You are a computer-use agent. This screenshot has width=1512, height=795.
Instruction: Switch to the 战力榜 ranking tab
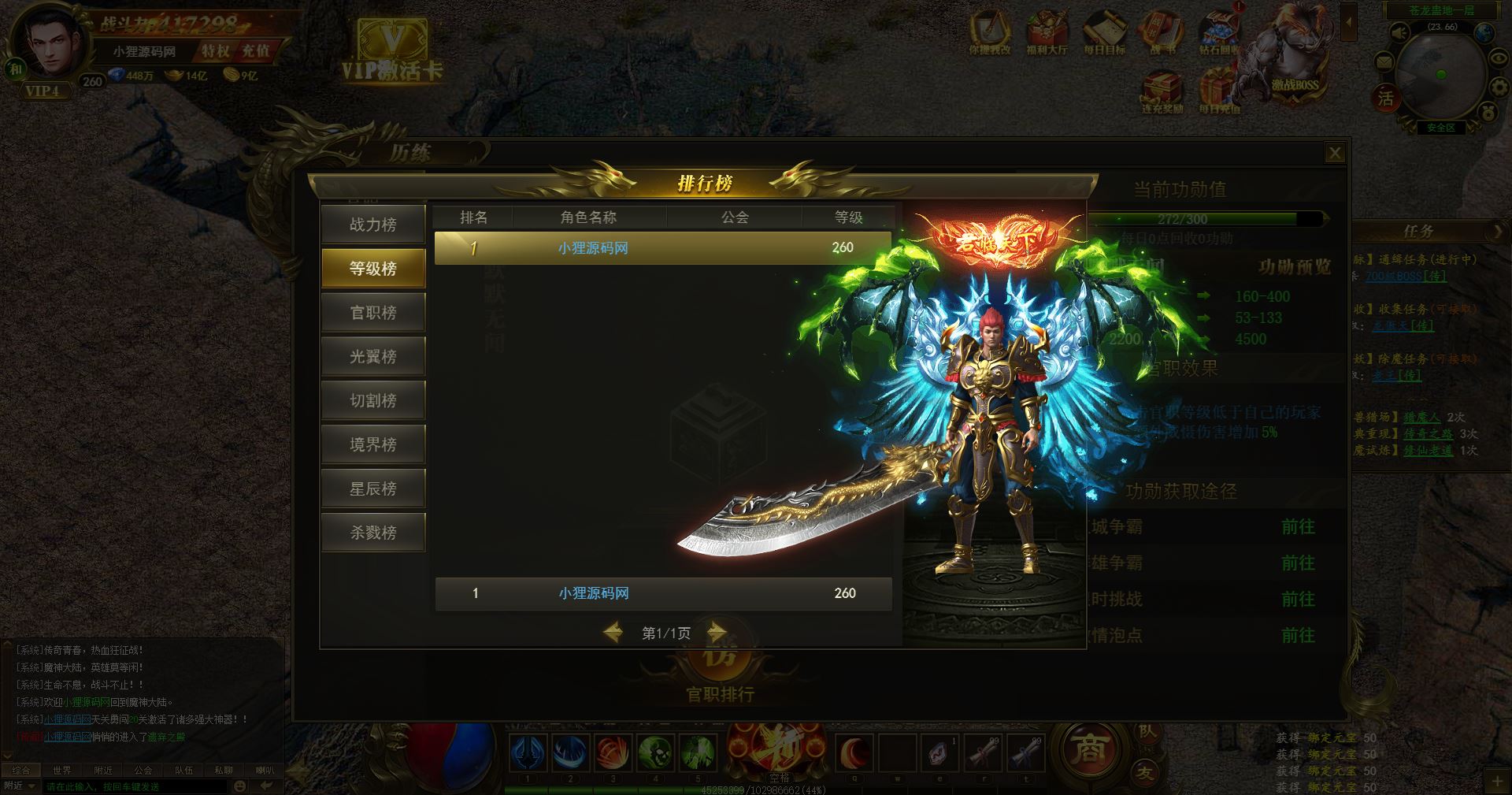tap(373, 225)
